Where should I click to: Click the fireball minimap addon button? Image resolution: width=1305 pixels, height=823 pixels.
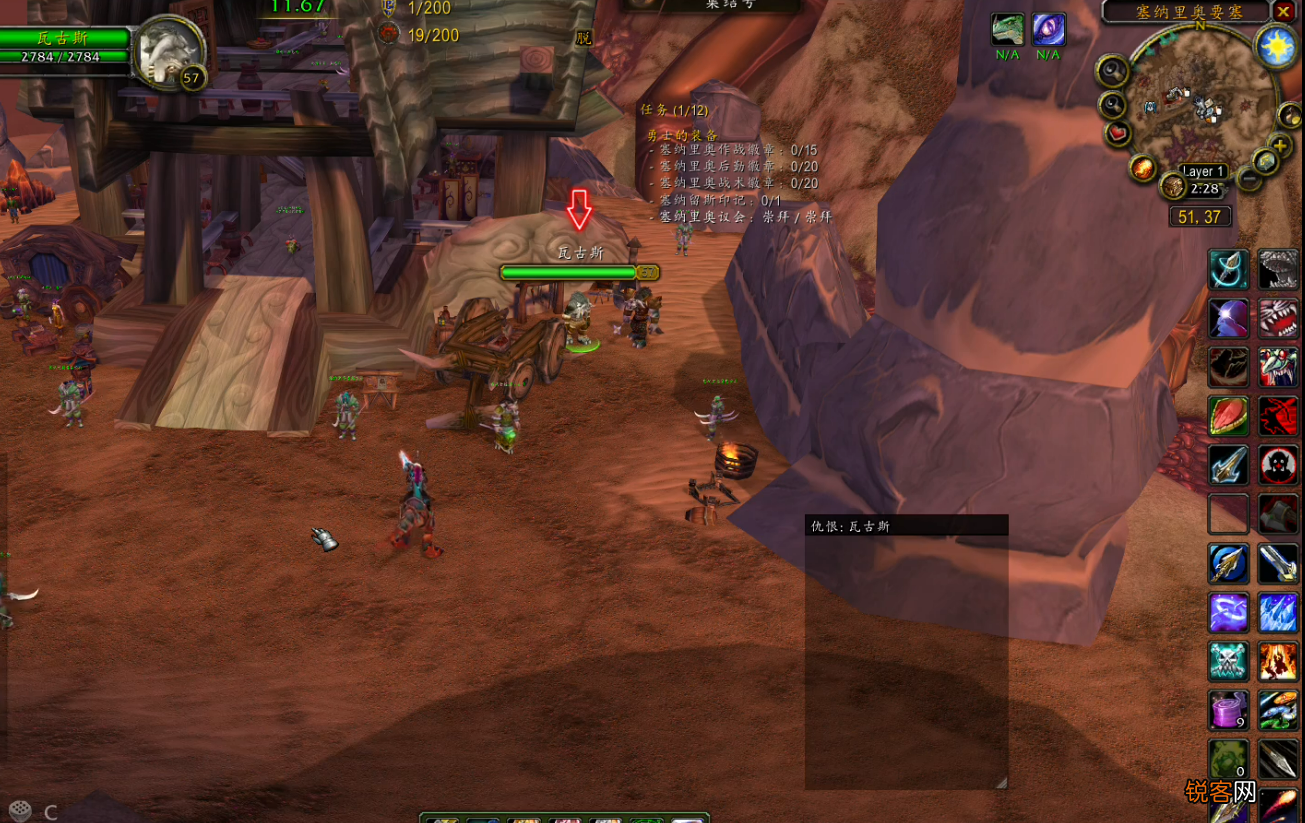click(x=1144, y=167)
